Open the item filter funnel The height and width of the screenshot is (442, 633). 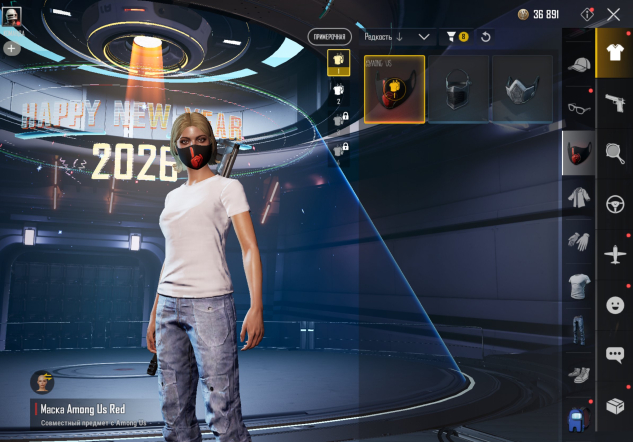(455, 37)
